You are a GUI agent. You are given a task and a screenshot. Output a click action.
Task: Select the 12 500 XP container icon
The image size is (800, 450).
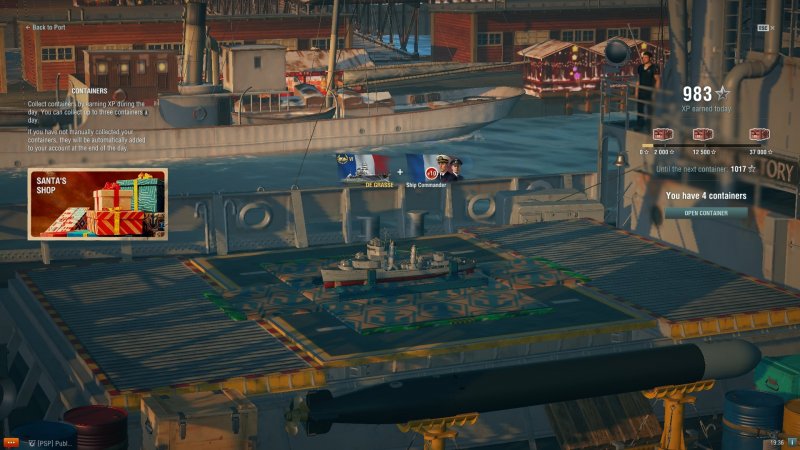click(x=703, y=135)
